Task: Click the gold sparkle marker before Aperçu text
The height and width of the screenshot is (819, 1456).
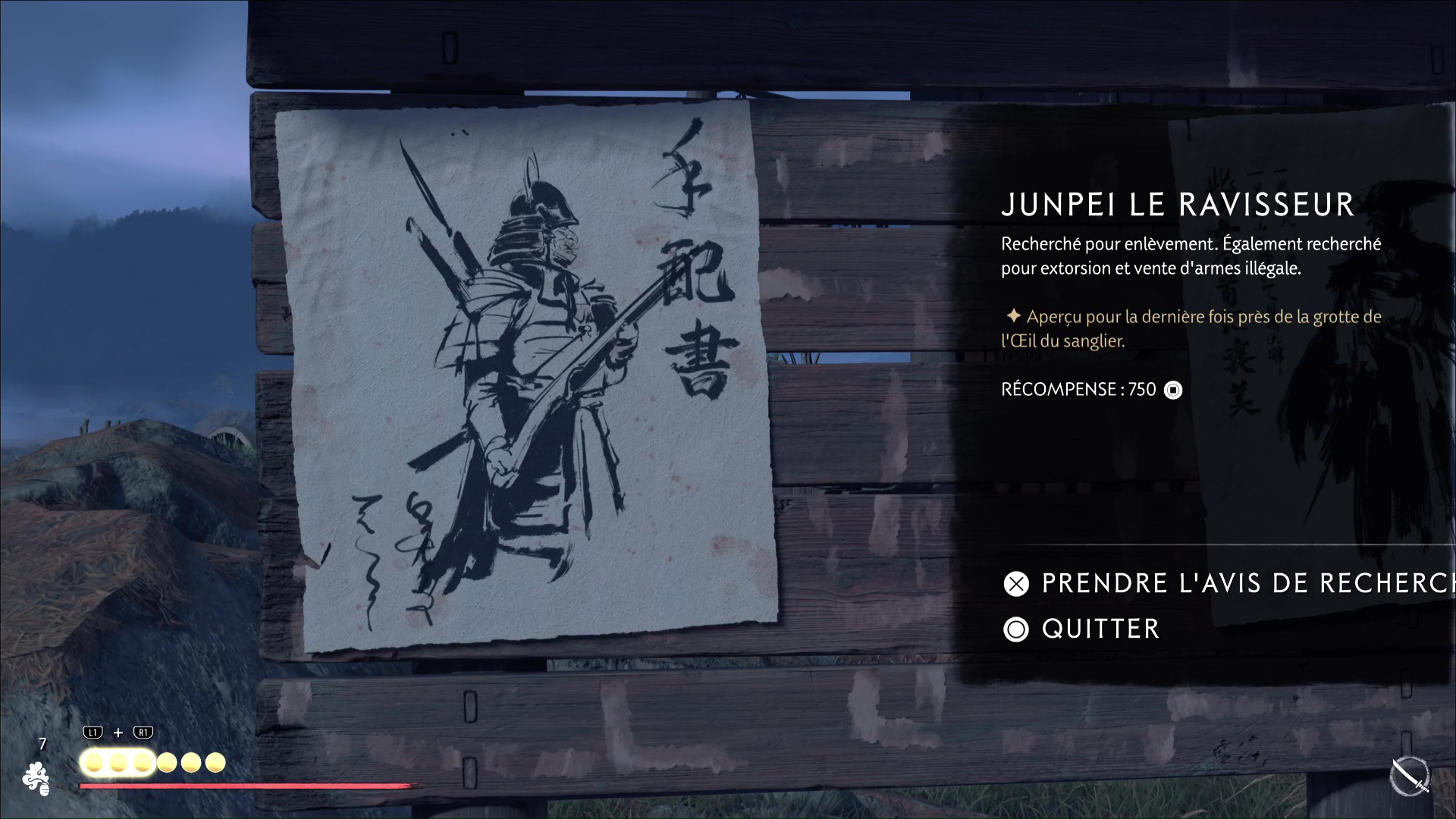Action: point(1014,317)
